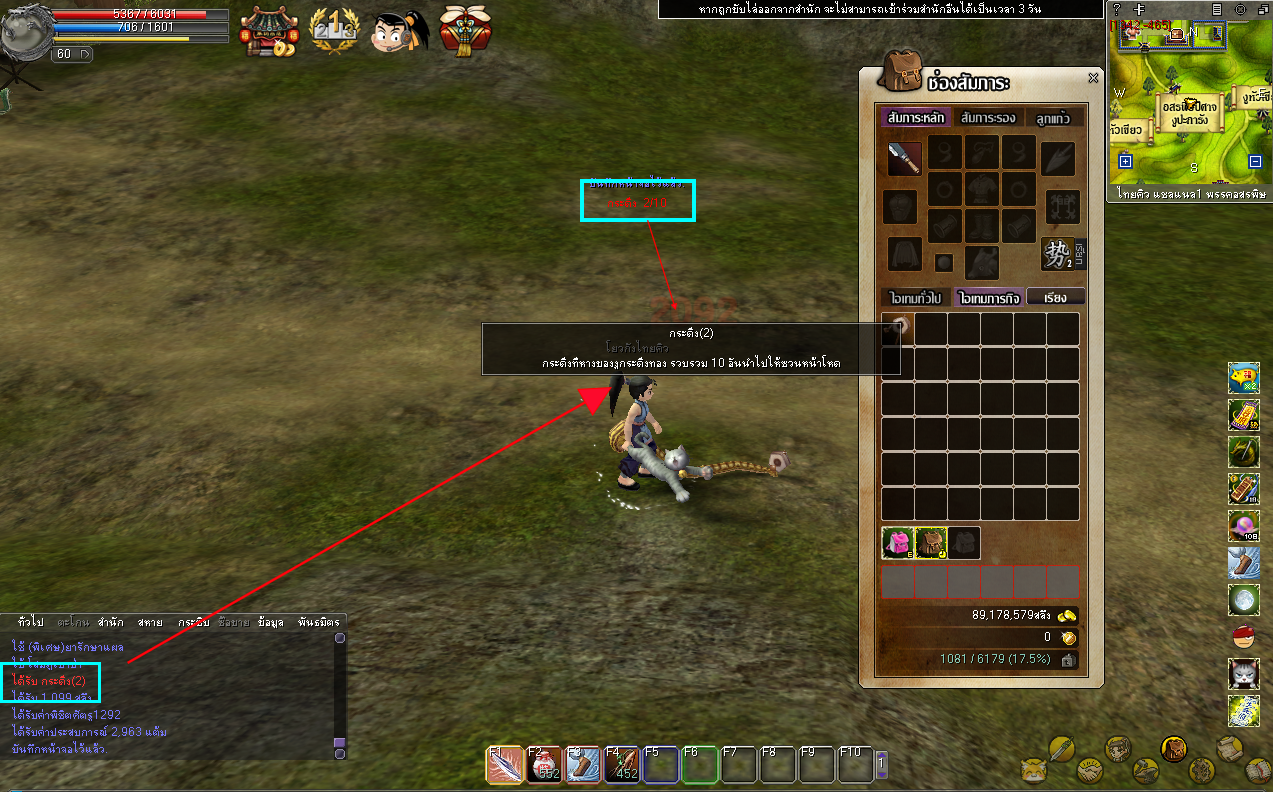The image size is (1273, 792).
Task: Switch chat to the สำนัก tab
Action: [111, 622]
